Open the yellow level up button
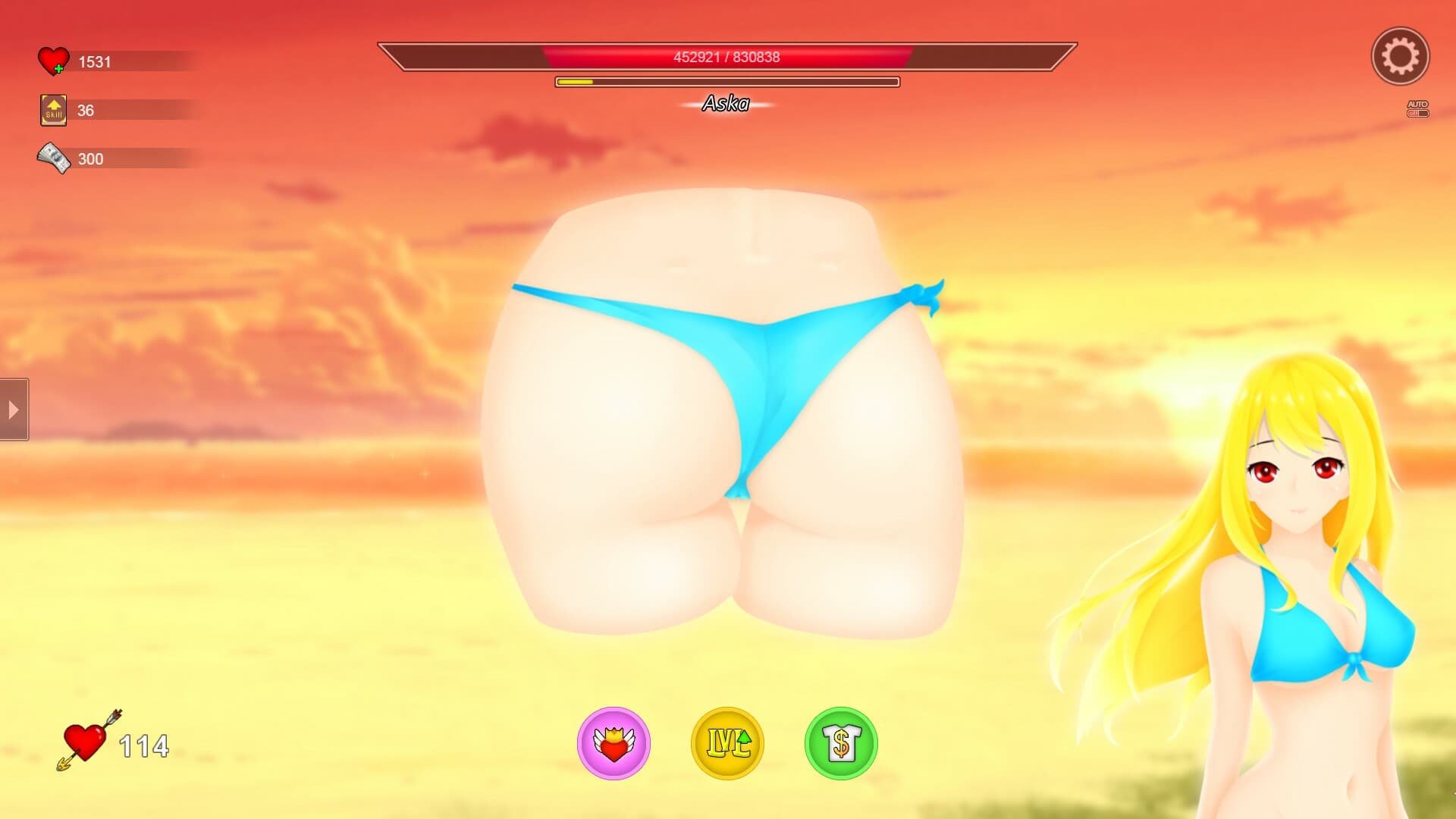 click(727, 743)
